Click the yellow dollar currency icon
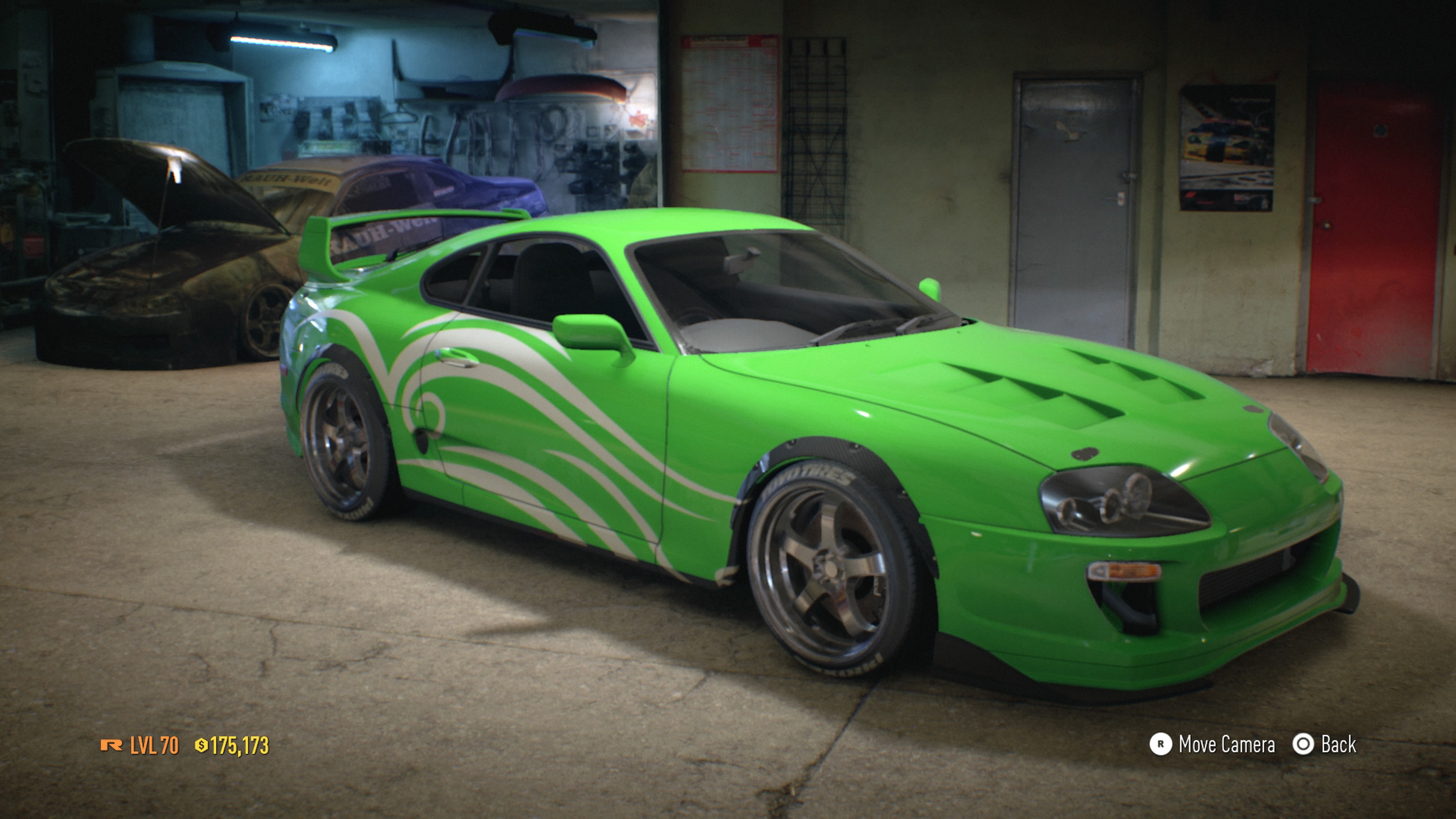 (x=202, y=745)
